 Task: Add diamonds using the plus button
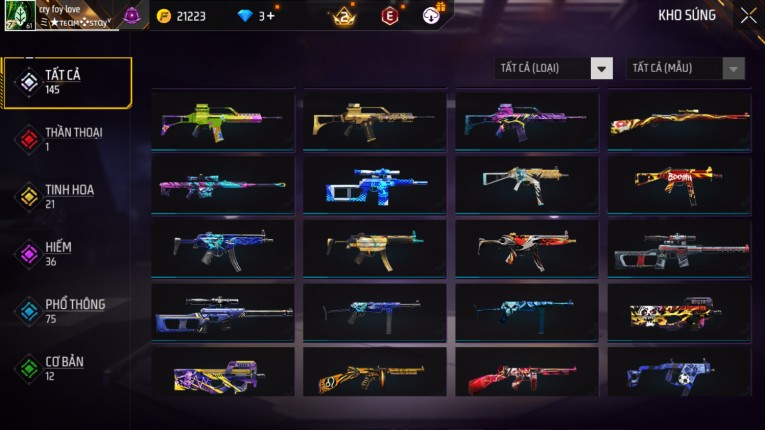coord(271,16)
